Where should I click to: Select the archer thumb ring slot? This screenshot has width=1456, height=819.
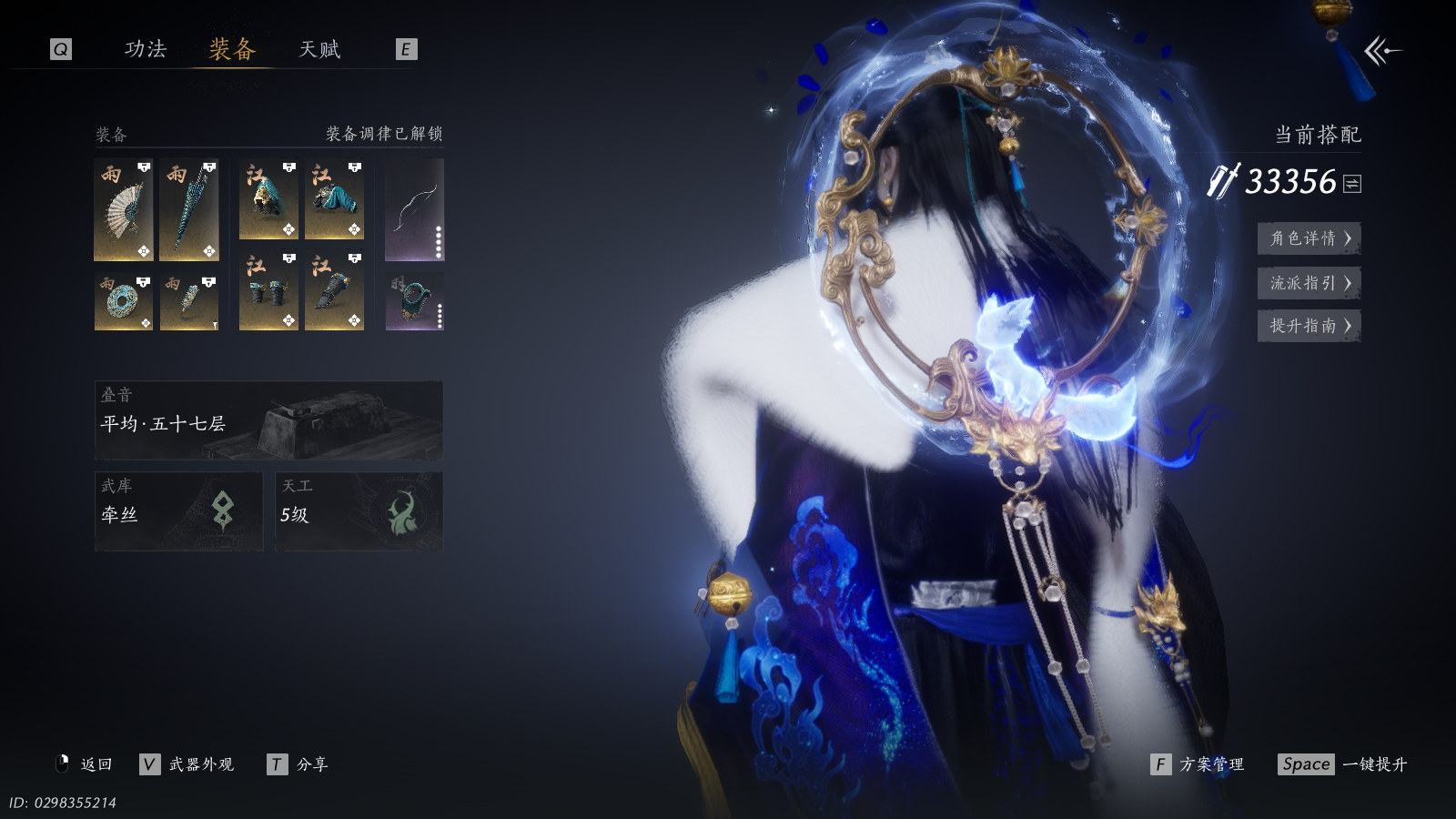pyautogui.click(x=414, y=301)
